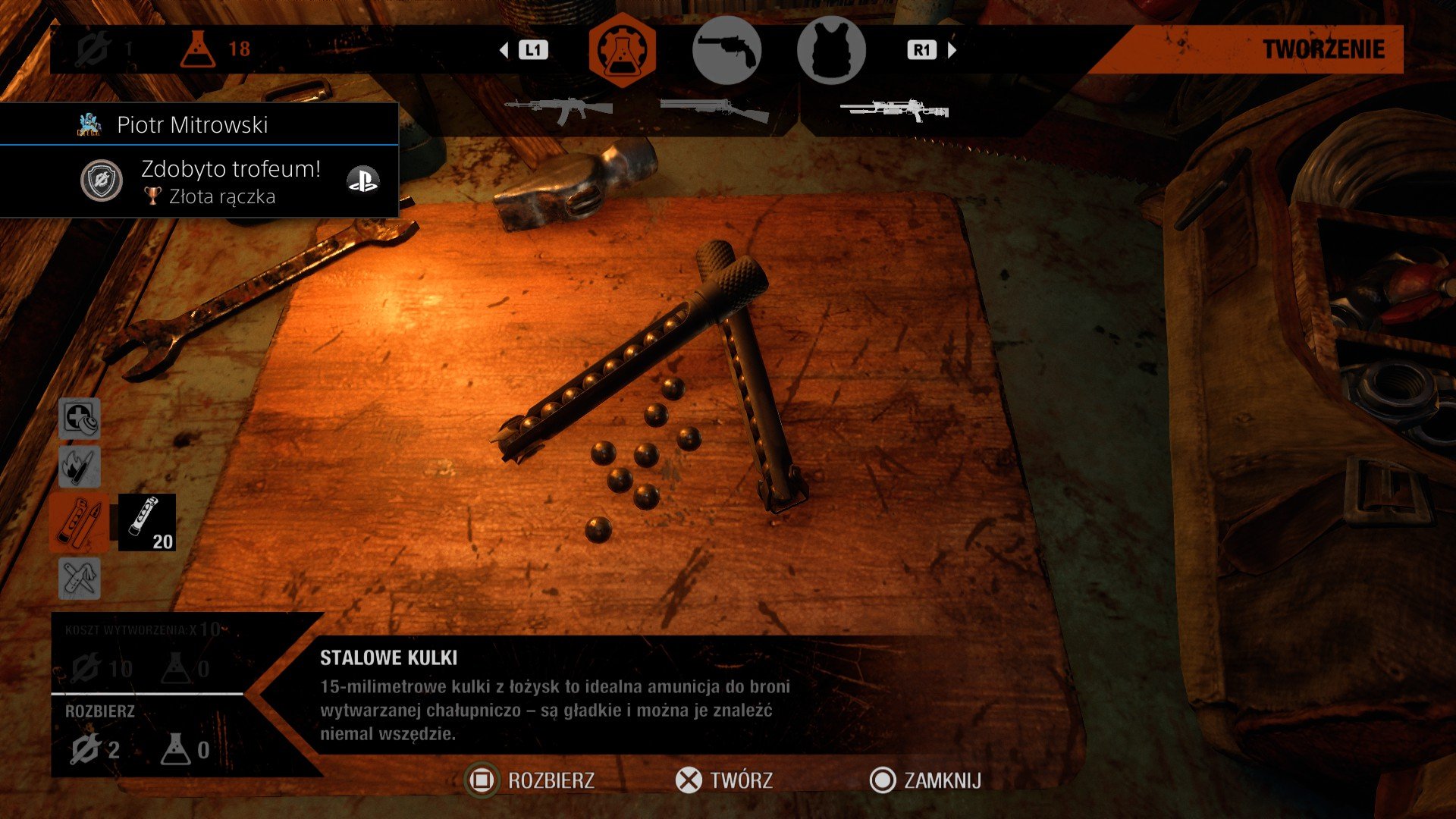The image size is (1456, 819).
Task: Close the workbench with ZAMKNIJ
Action: click(926, 780)
